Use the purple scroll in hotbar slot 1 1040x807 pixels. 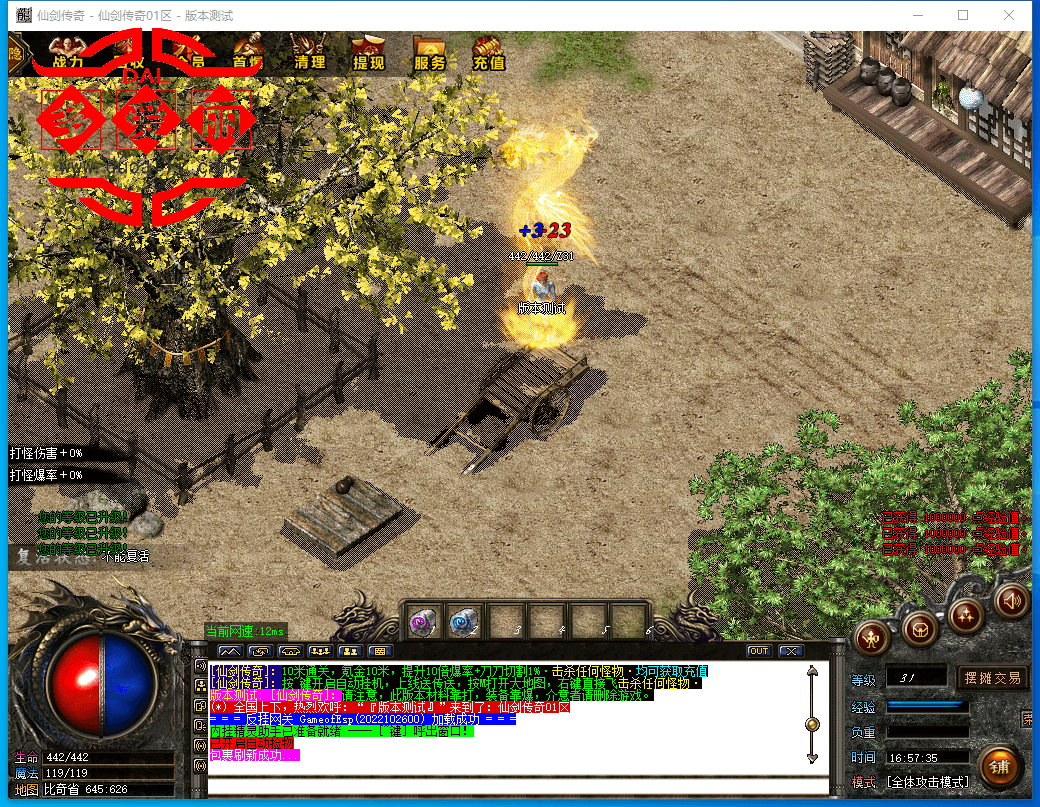423,622
